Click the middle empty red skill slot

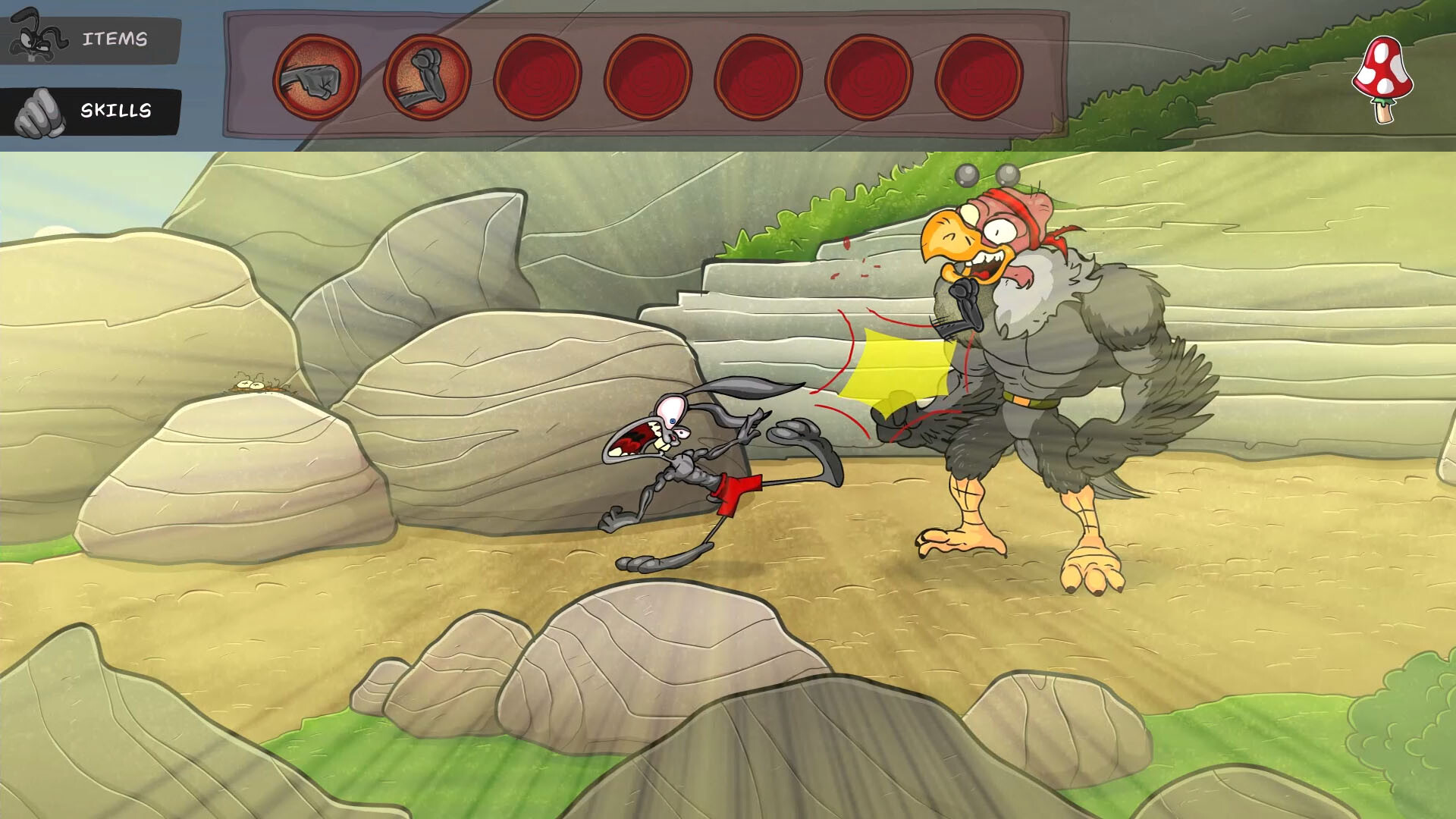click(x=760, y=77)
